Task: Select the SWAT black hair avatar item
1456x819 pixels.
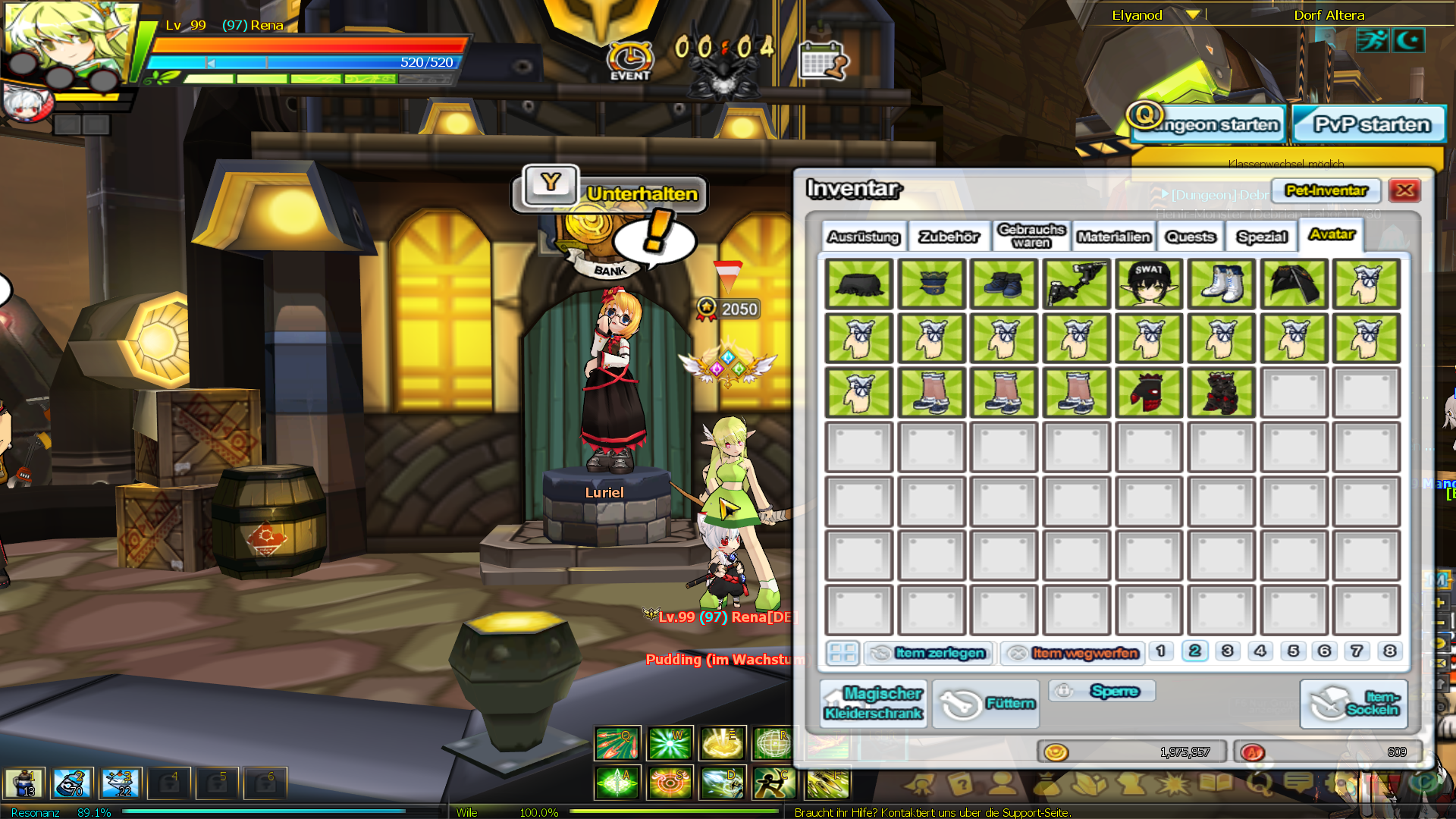Action: click(1149, 284)
